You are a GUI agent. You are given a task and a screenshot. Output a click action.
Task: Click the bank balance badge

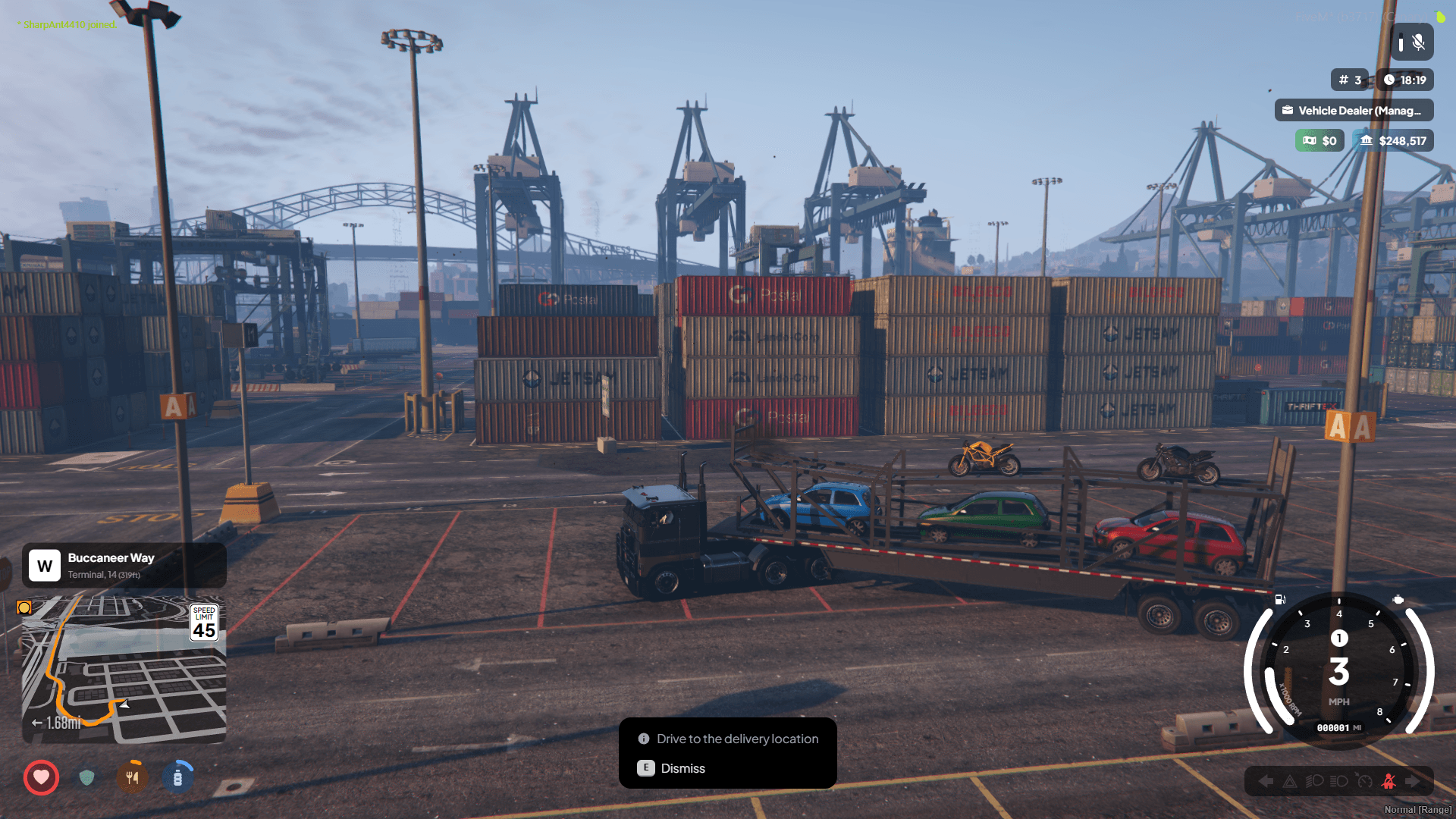[x=1393, y=141]
